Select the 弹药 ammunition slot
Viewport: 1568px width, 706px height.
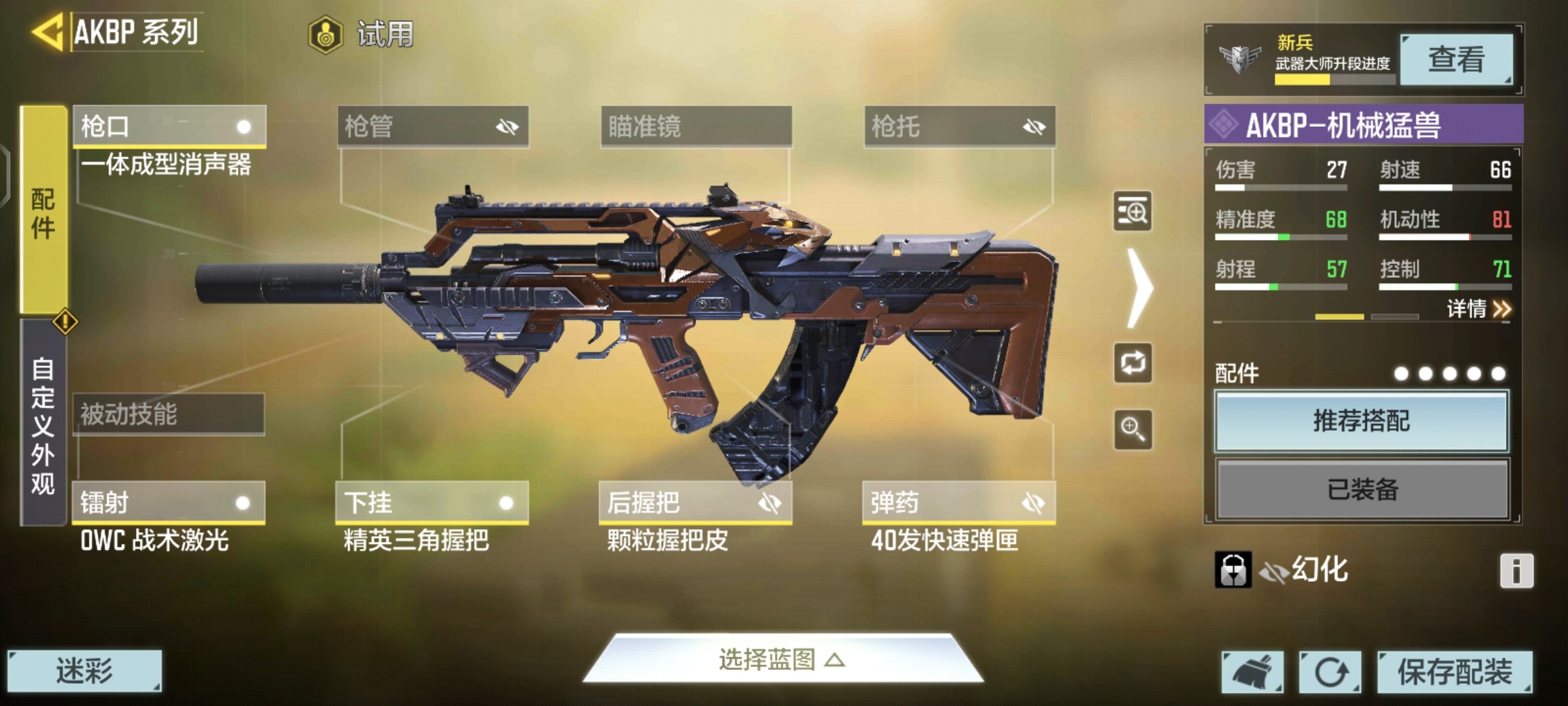(958, 503)
